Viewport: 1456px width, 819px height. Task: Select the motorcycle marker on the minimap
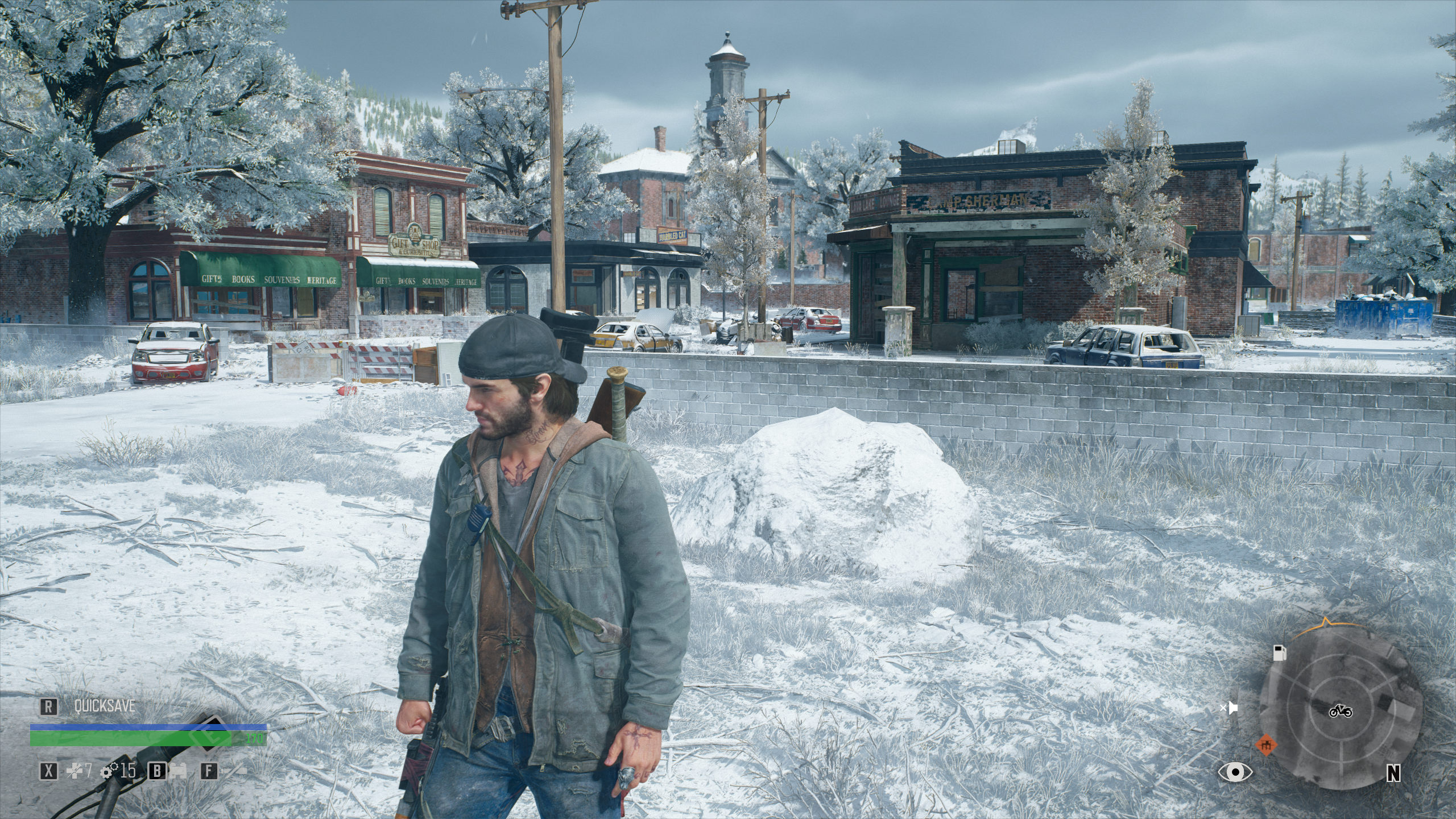(1341, 711)
